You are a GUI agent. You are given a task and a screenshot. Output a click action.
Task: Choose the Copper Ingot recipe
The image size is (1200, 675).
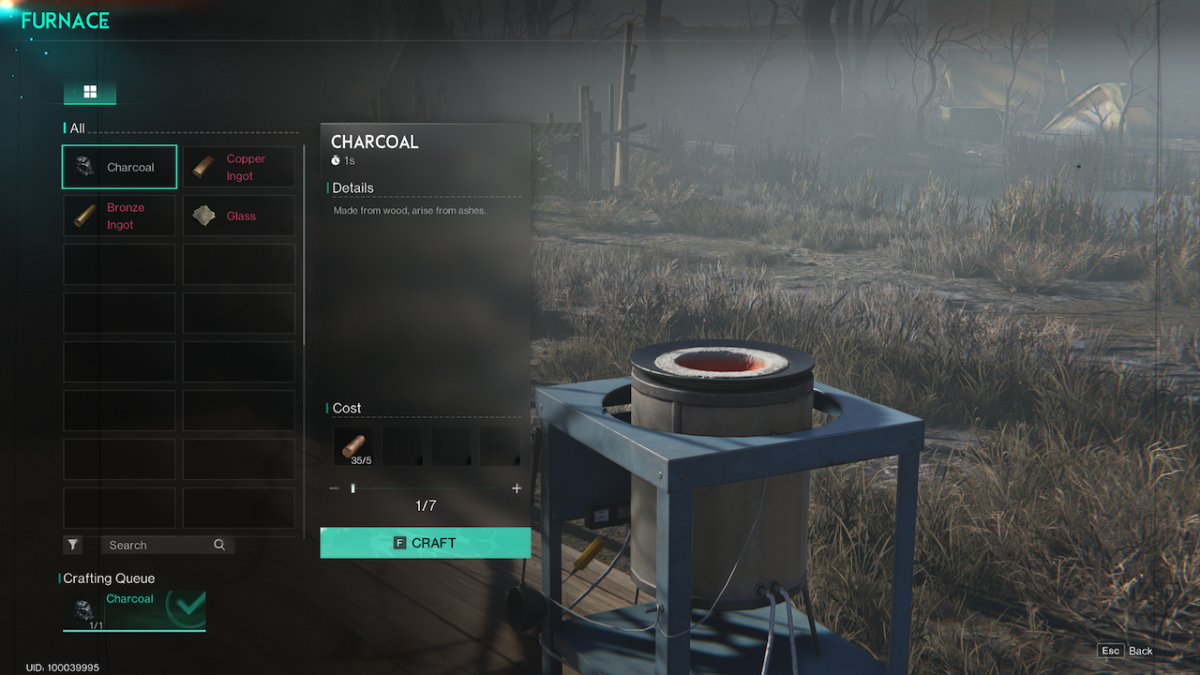(239, 167)
